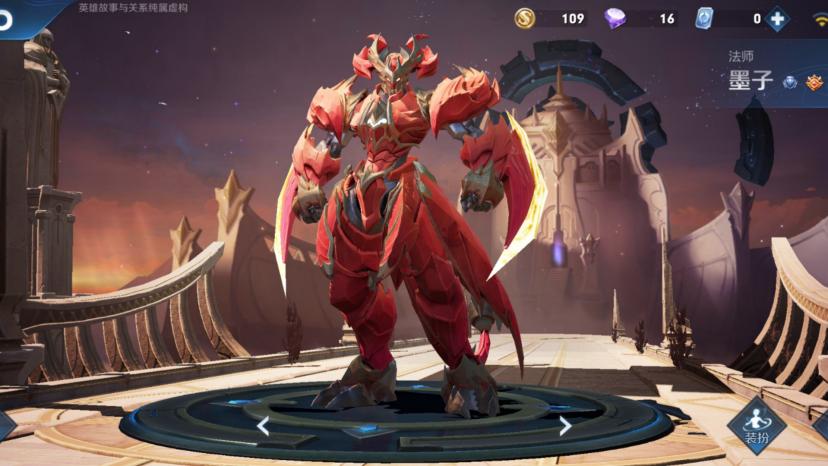Show the next hero with right arrow
Screen dimensions: 828x466
[564, 426]
